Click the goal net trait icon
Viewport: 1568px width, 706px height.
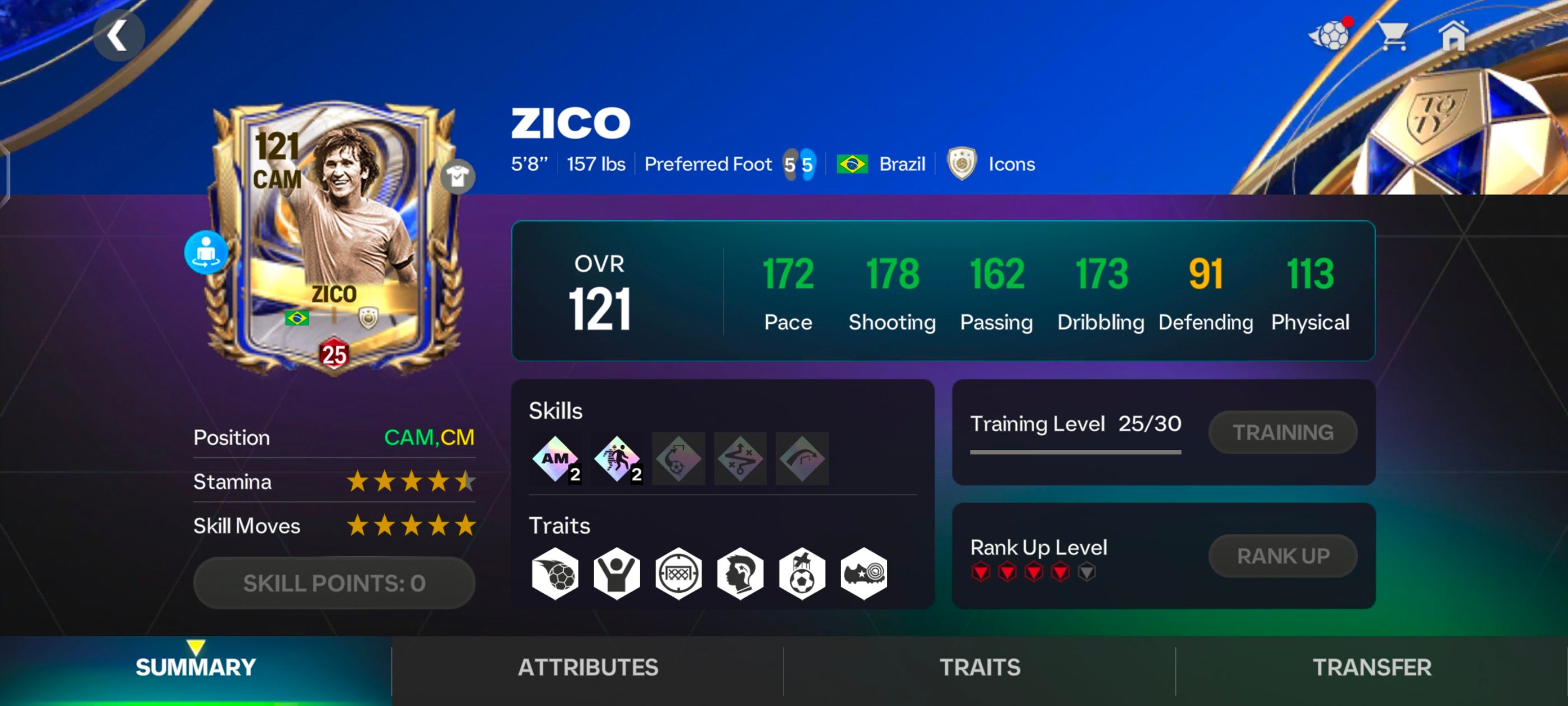(679, 573)
